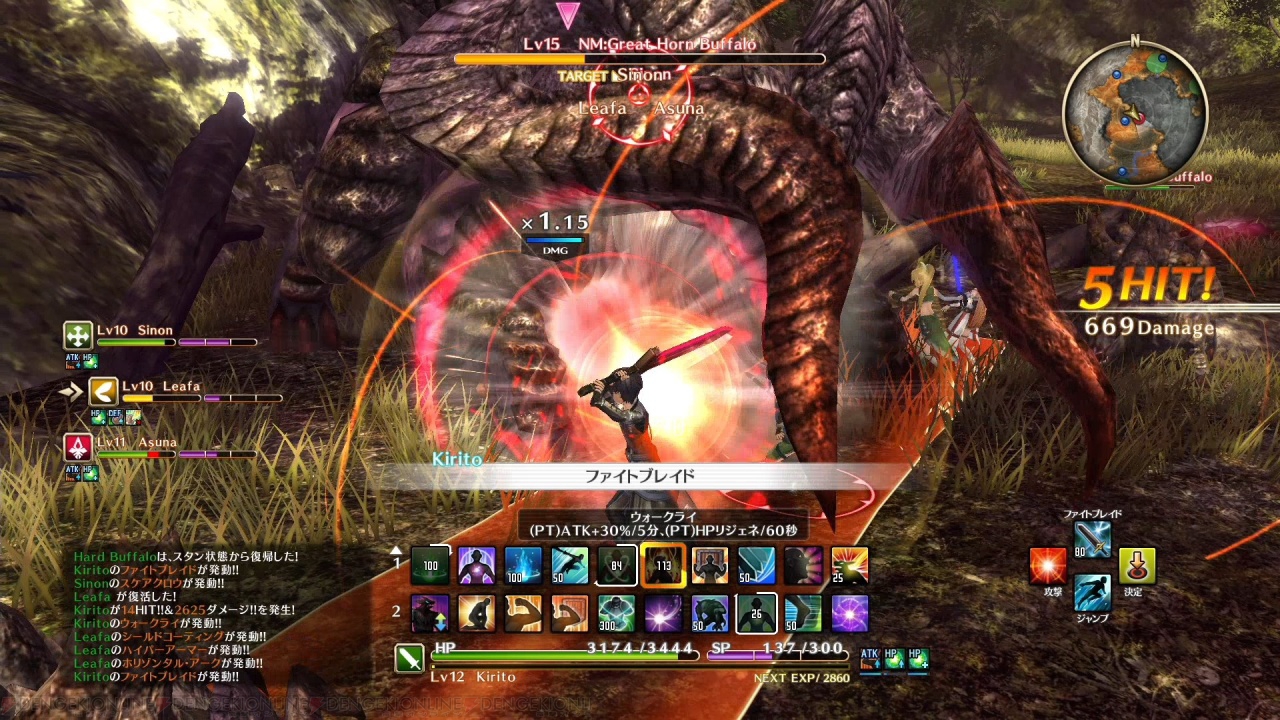Activate the blue flame skill icon

click(523, 565)
